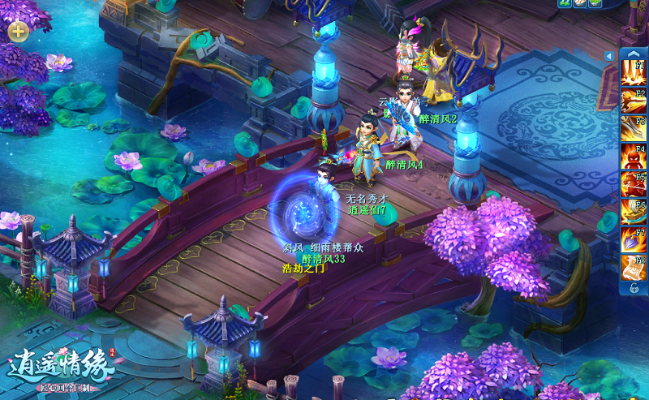Activate the F4 red figure skill
Image resolution: width=649 pixels, height=400 pixels.
pyautogui.click(x=633, y=156)
